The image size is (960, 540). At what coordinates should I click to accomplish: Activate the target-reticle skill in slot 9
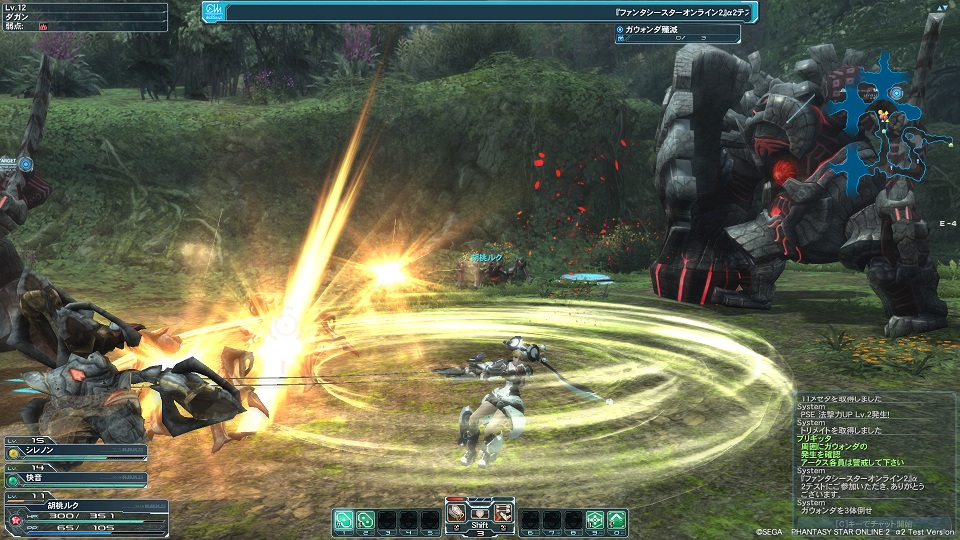point(593,519)
